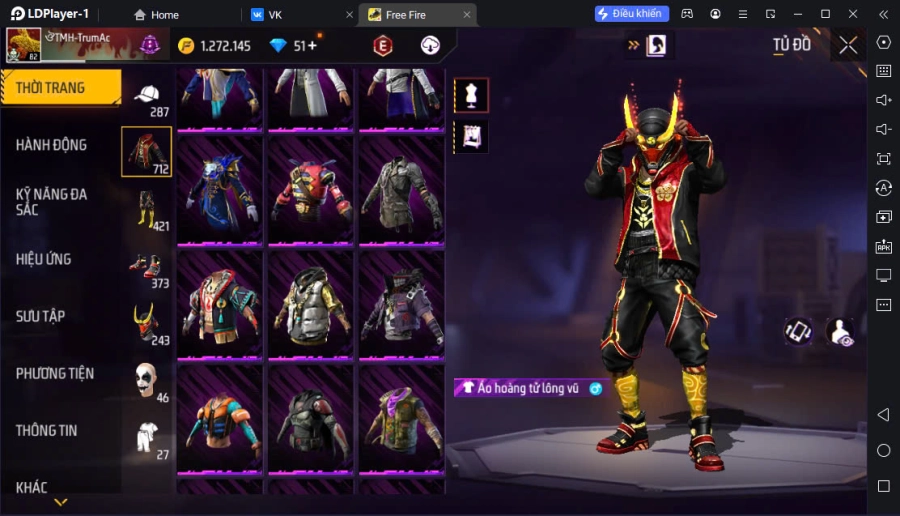The image size is (900, 516).
Task: Pick the orange and teal crop top
Action: pos(221,418)
